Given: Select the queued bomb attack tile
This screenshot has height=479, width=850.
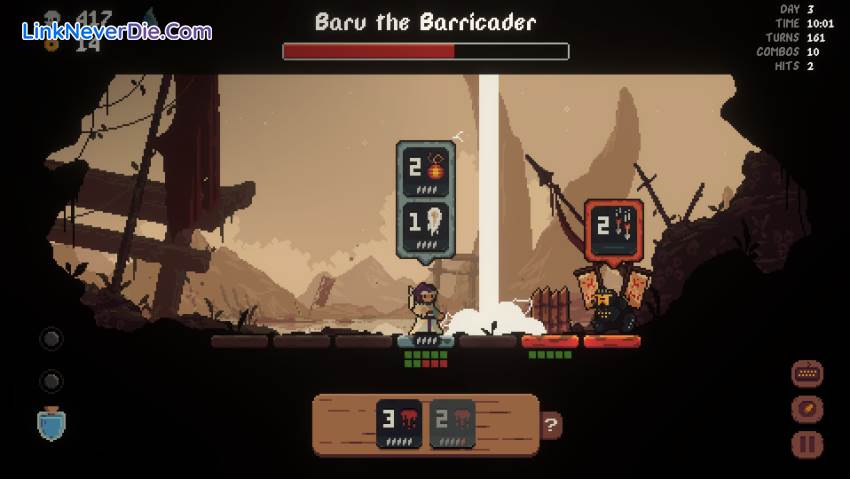Looking at the screenshot, I should (x=426, y=171).
